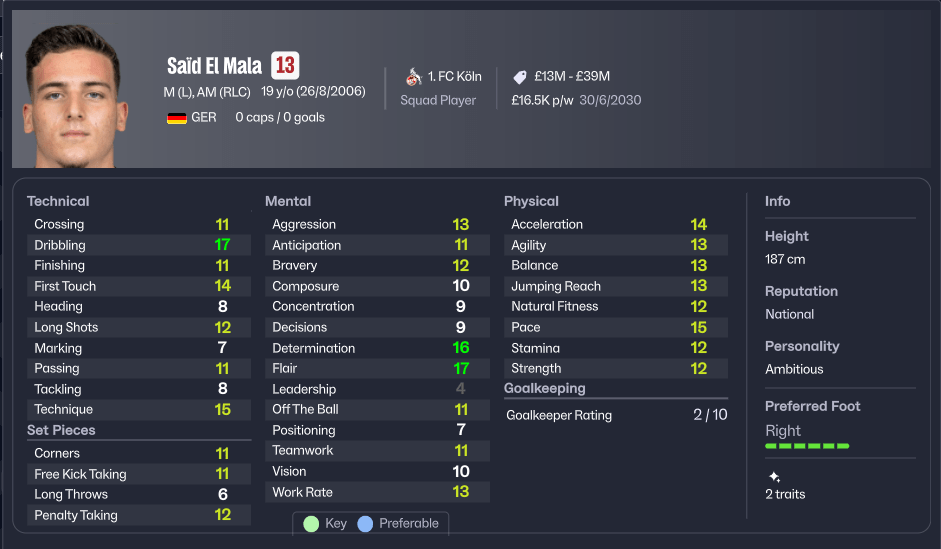View the 2 traits entry
Image resolution: width=941 pixels, height=549 pixels.
click(x=784, y=494)
